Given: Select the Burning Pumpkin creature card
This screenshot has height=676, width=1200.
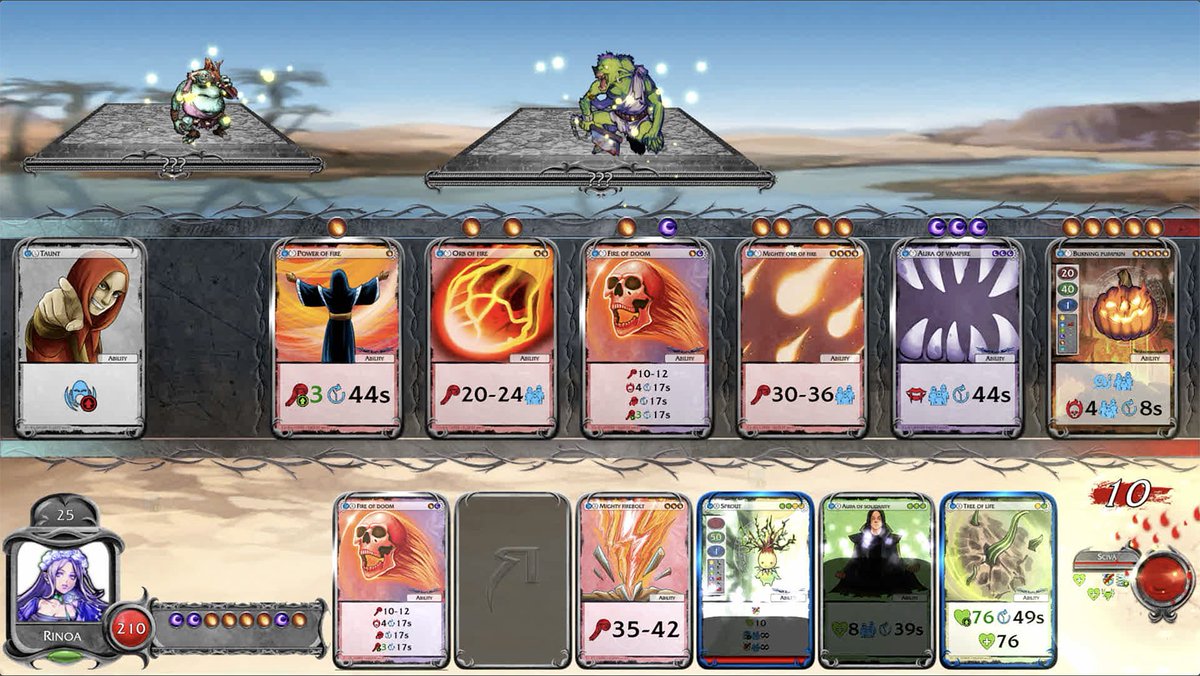Looking at the screenshot, I should 1113,338.
